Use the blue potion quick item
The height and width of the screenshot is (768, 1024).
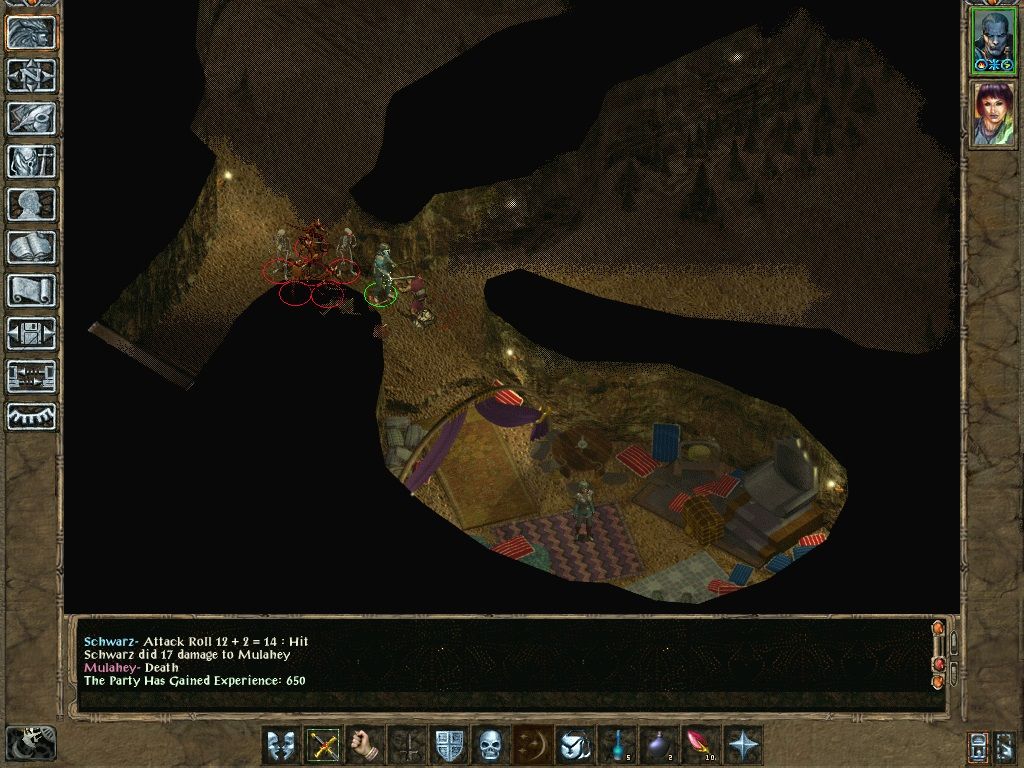point(618,745)
